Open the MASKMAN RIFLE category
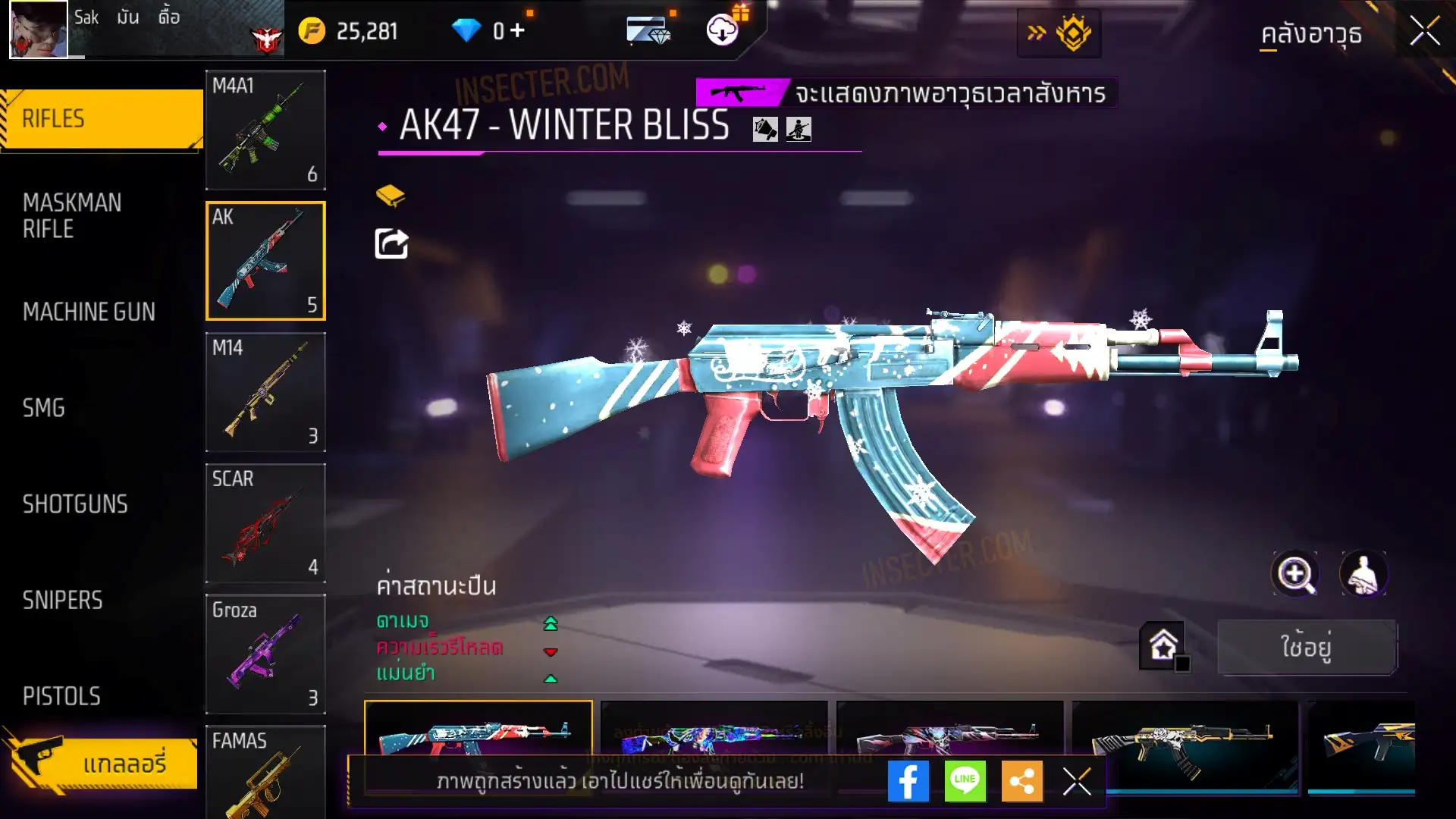This screenshot has height=819, width=1456. pyautogui.click(x=73, y=215)
